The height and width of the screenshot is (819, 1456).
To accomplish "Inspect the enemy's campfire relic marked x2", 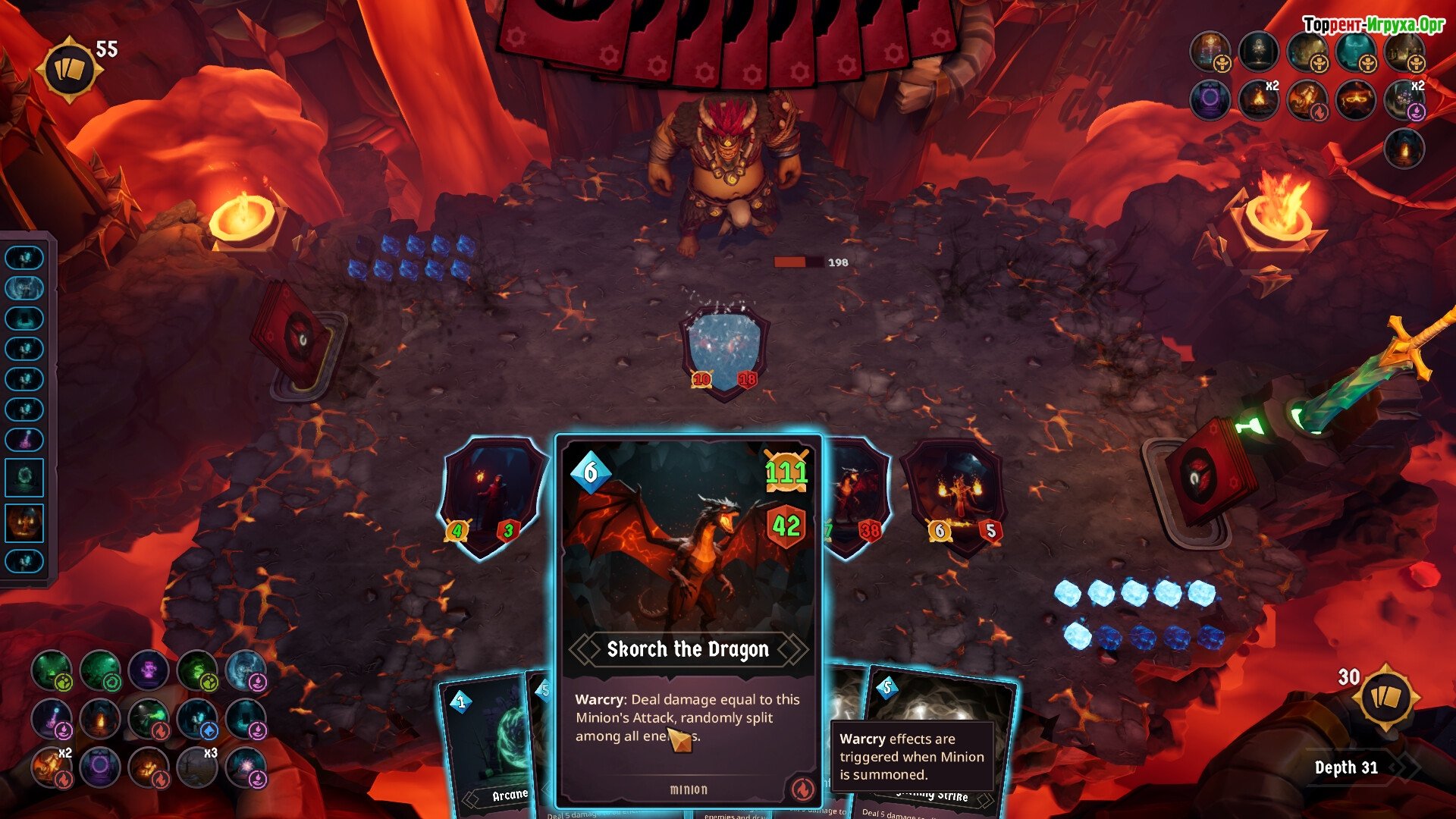I will tap(1259, 100).
